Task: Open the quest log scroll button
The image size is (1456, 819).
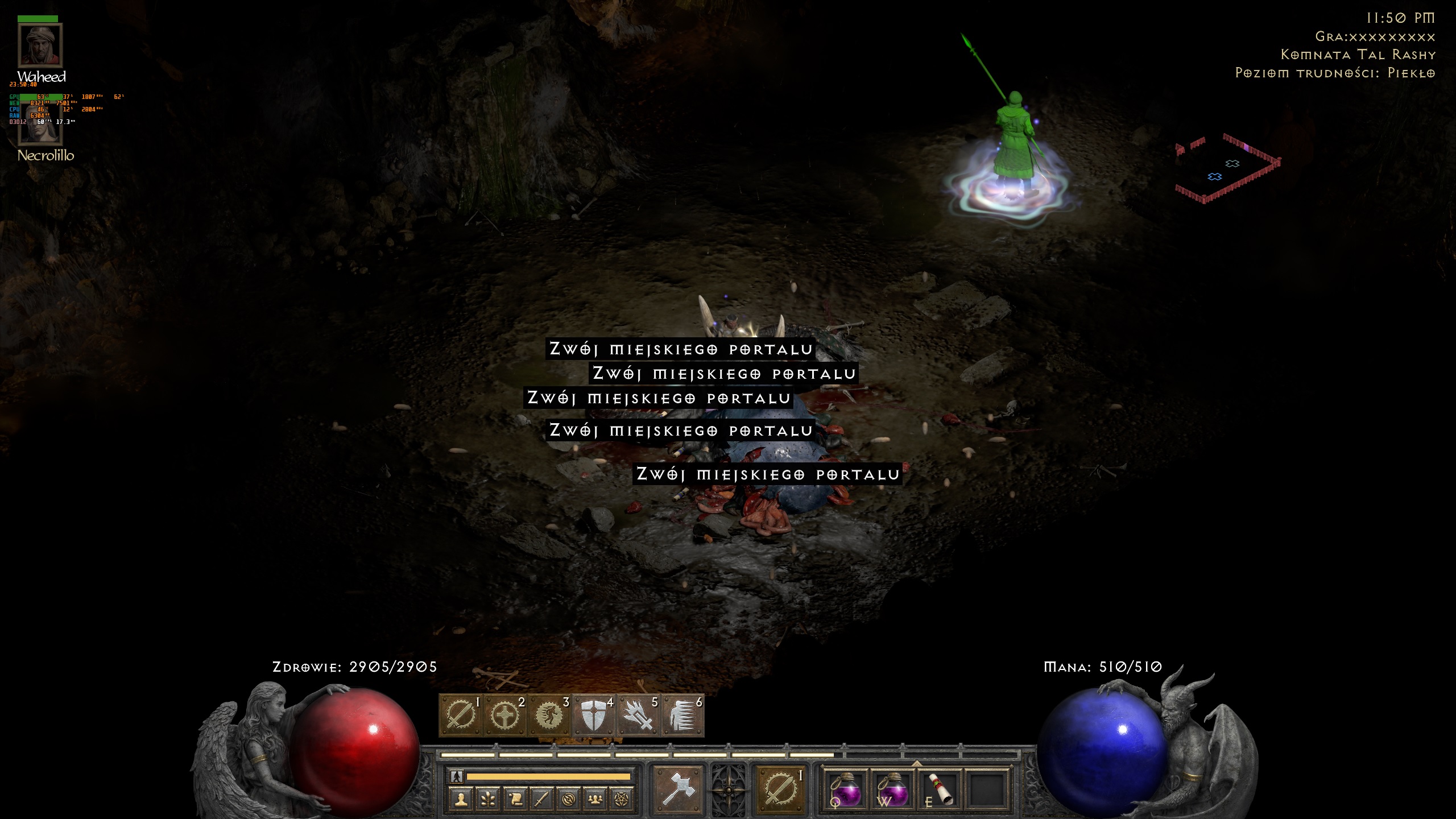Action: pos(515,800)
